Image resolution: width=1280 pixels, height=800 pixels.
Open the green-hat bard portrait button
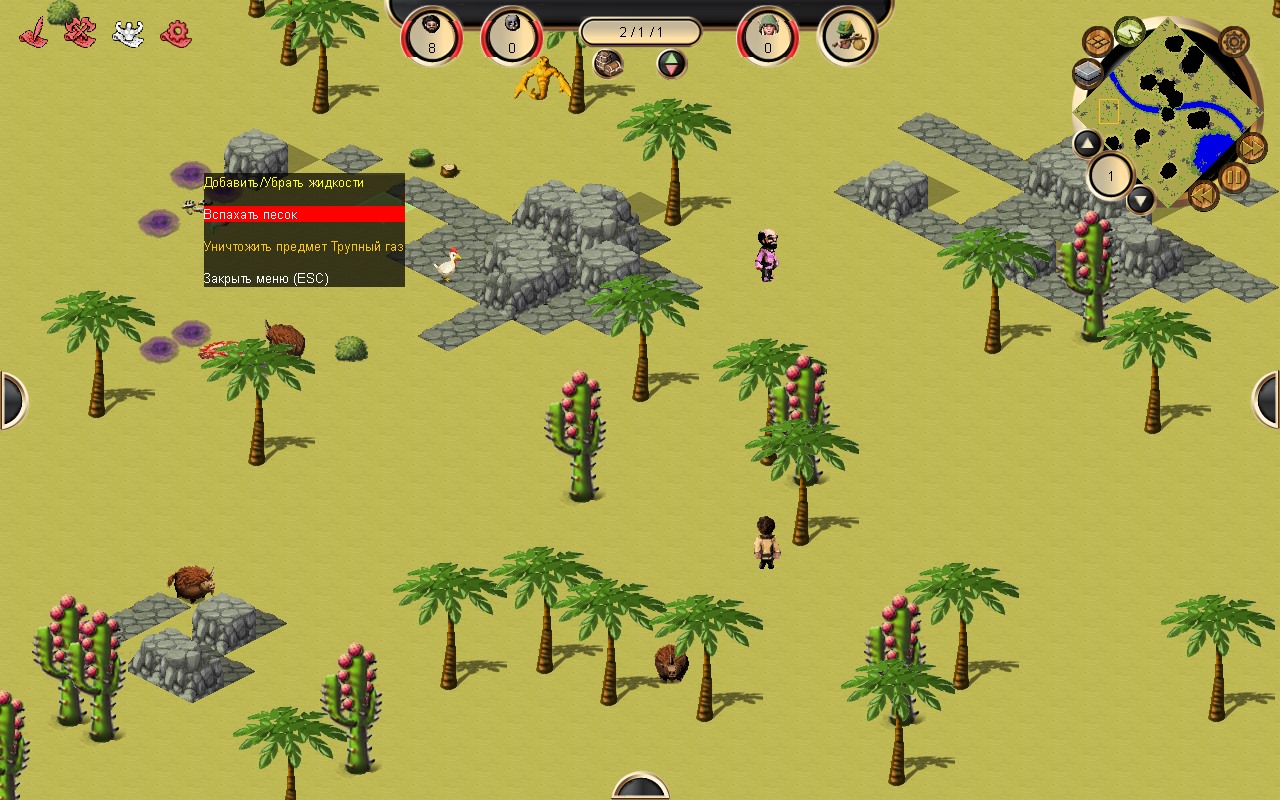point(848,36)
